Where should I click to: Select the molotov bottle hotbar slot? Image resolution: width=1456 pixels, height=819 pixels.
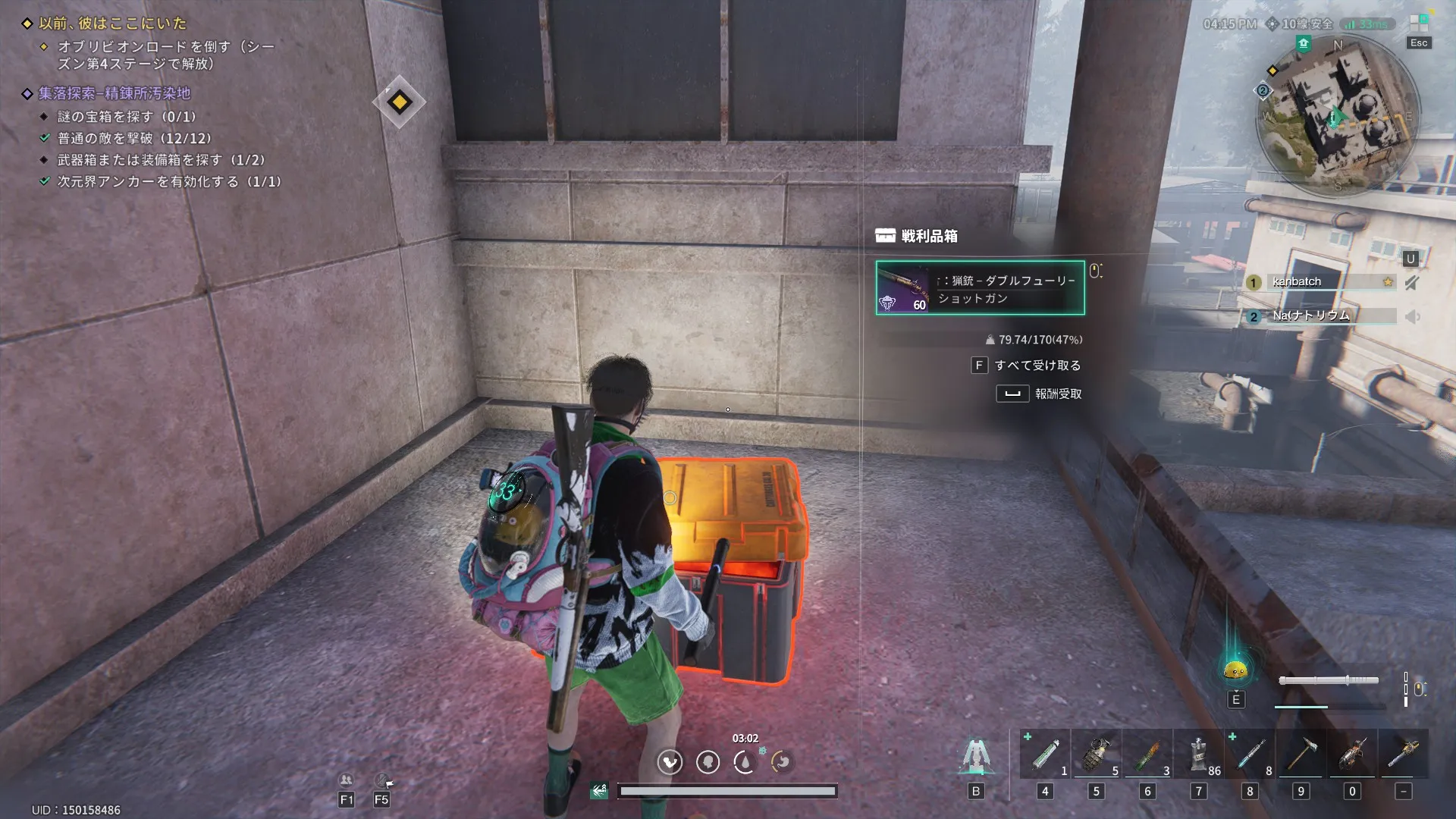tap(1147, 755)
